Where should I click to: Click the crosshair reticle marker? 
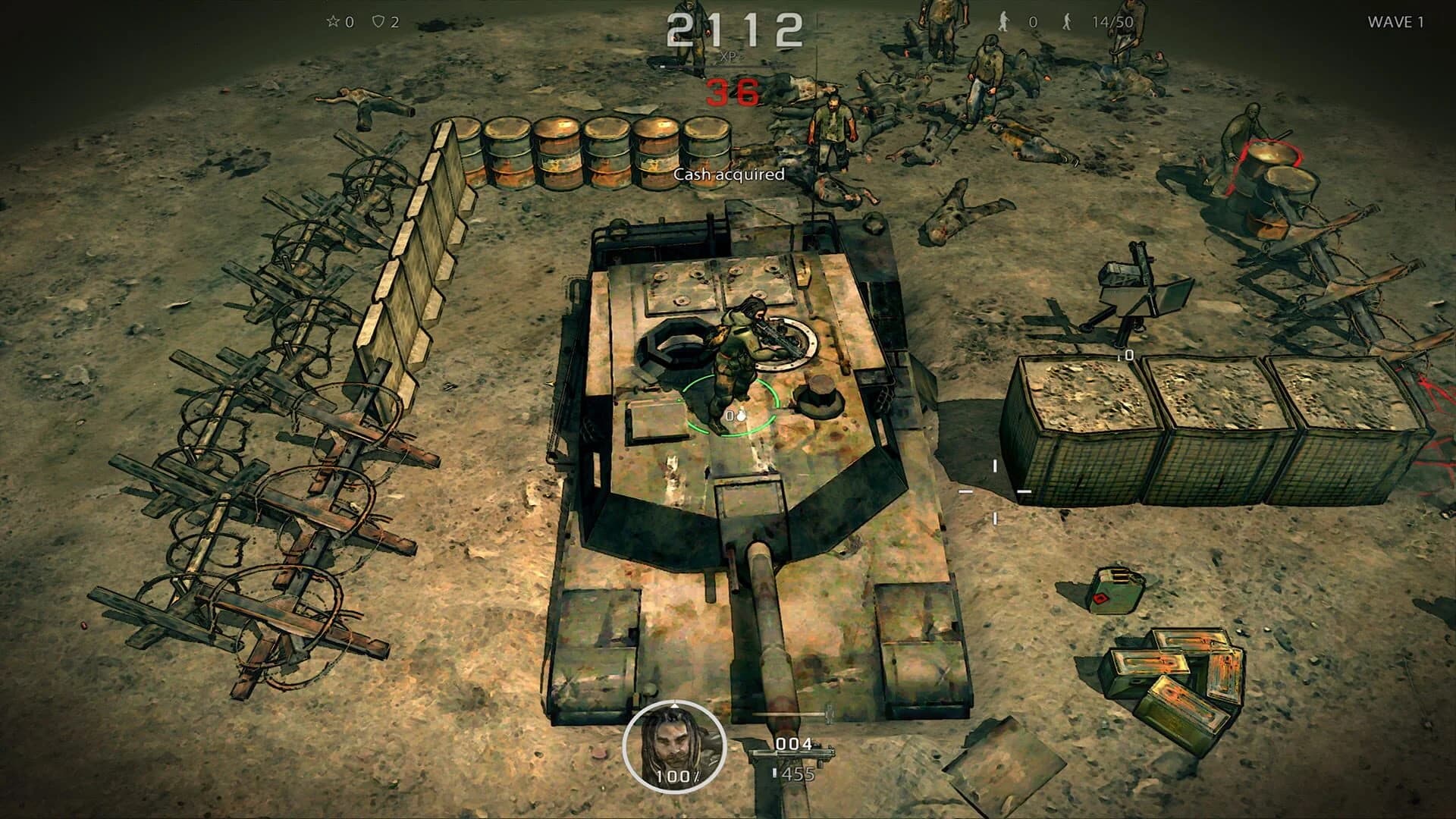[x=993, y=493]
